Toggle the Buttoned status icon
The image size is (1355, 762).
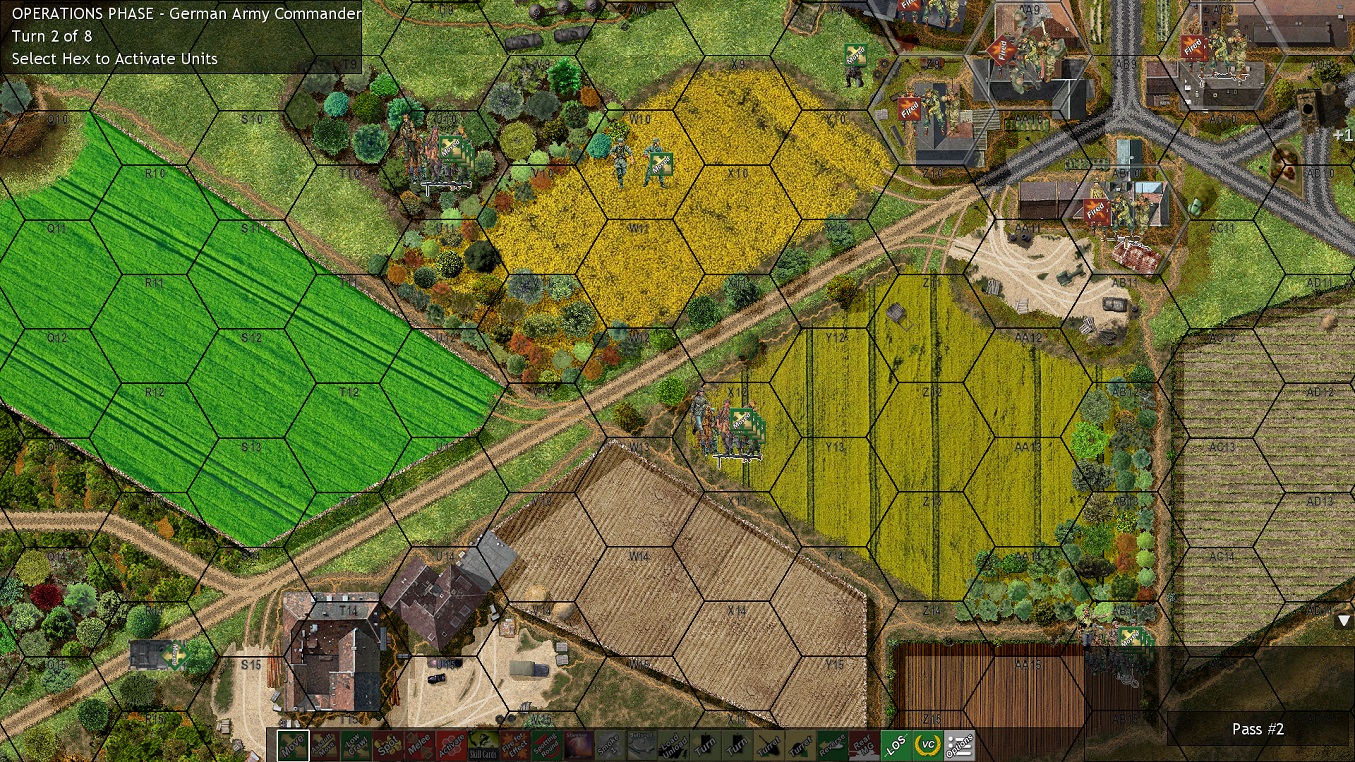pos(641,744)
